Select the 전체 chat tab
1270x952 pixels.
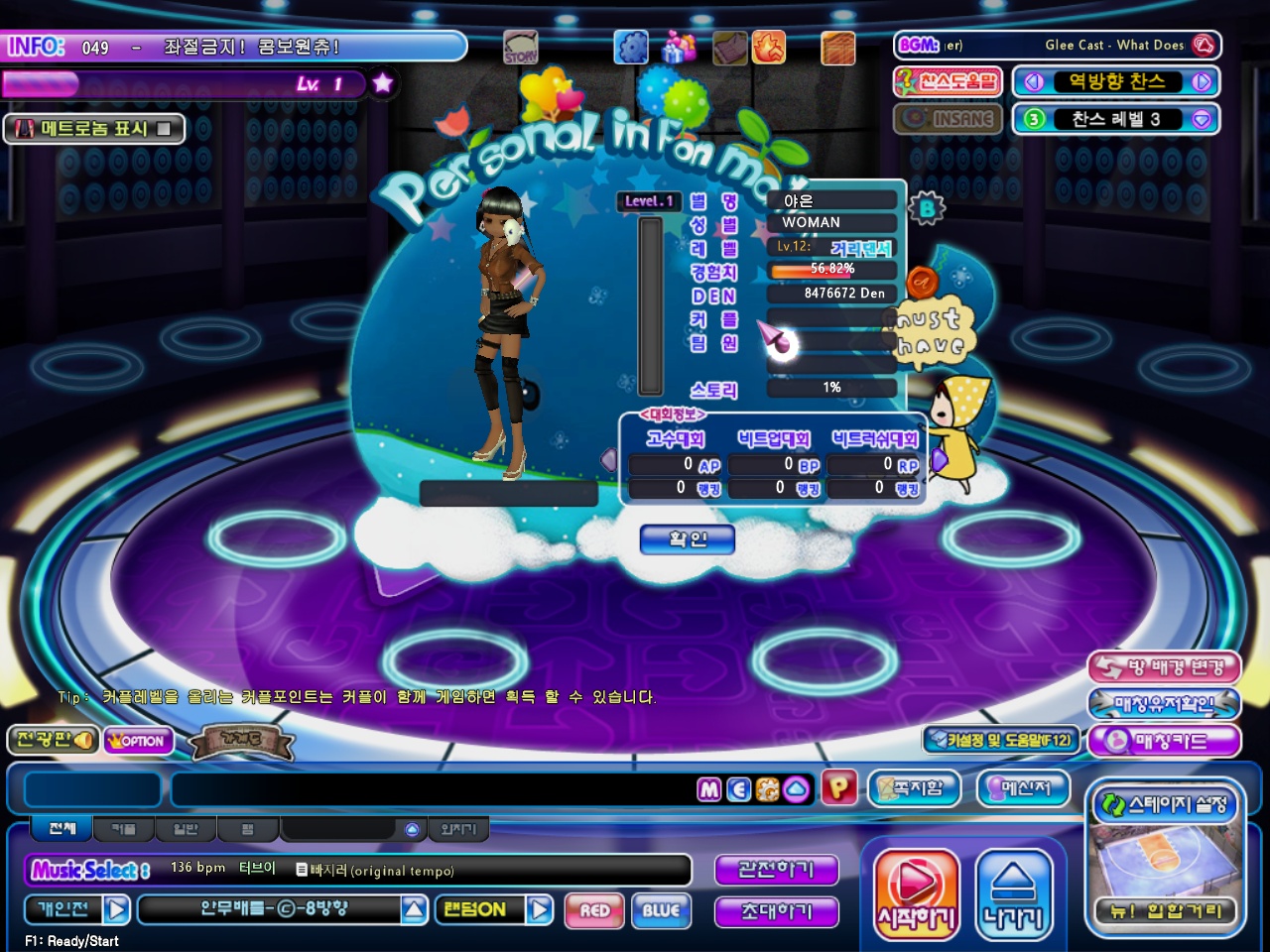[x=62, y=828]
